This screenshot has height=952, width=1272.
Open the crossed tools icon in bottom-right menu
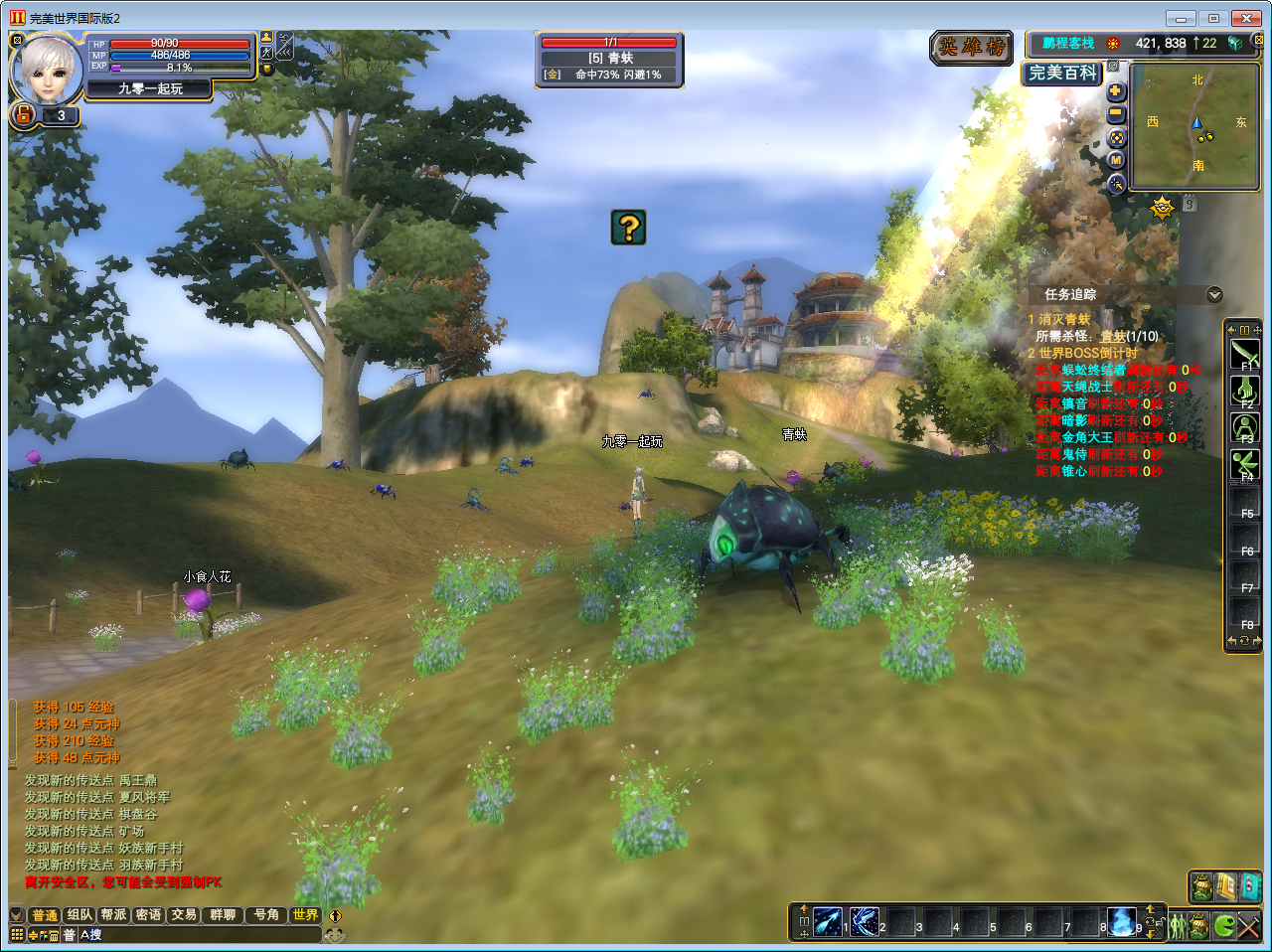tap(1249, 927)
